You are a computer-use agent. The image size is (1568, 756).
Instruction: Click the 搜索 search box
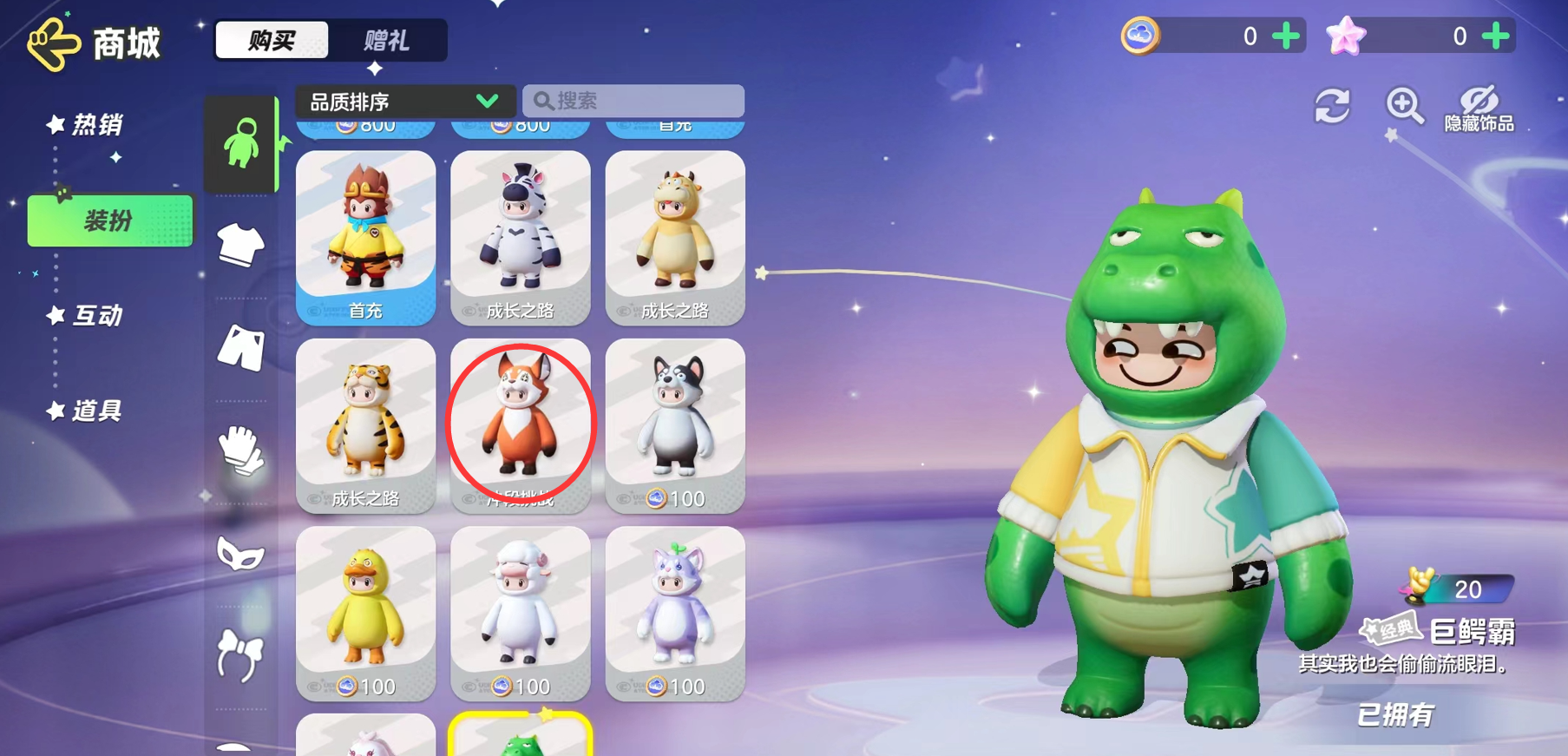[633, 102]
